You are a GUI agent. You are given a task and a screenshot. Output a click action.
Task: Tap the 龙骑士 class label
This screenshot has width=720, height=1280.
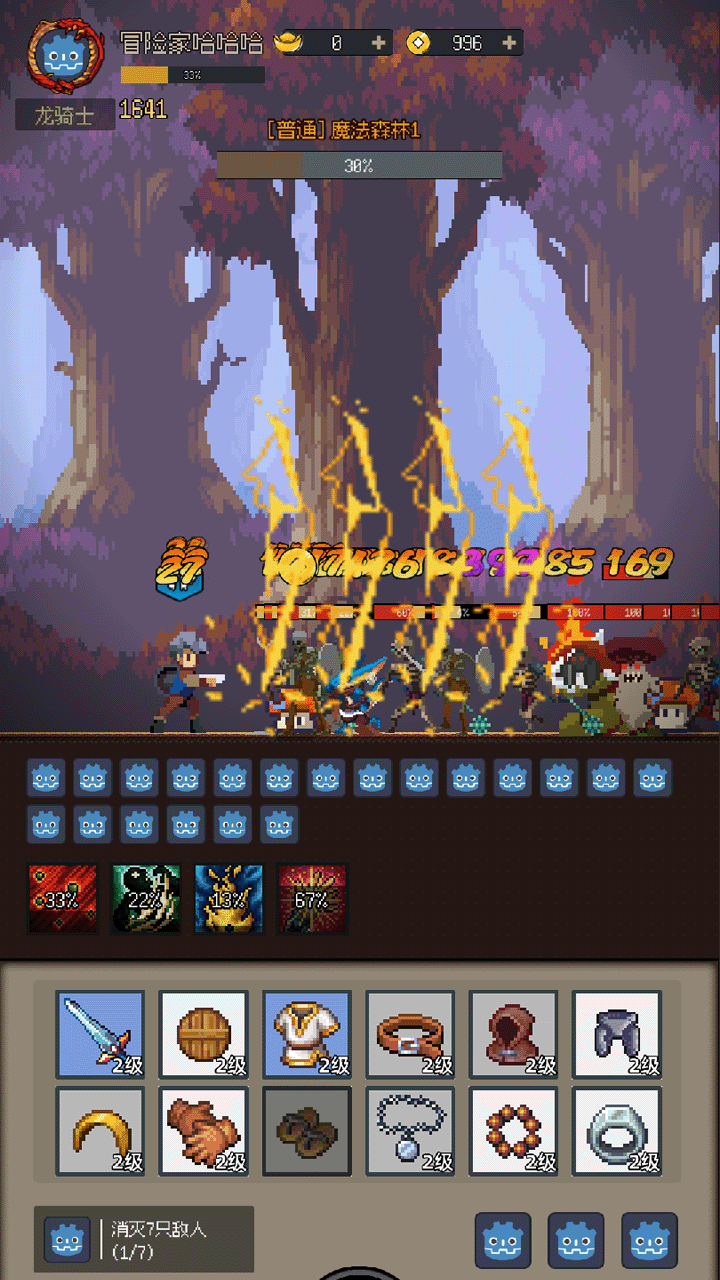64,115
